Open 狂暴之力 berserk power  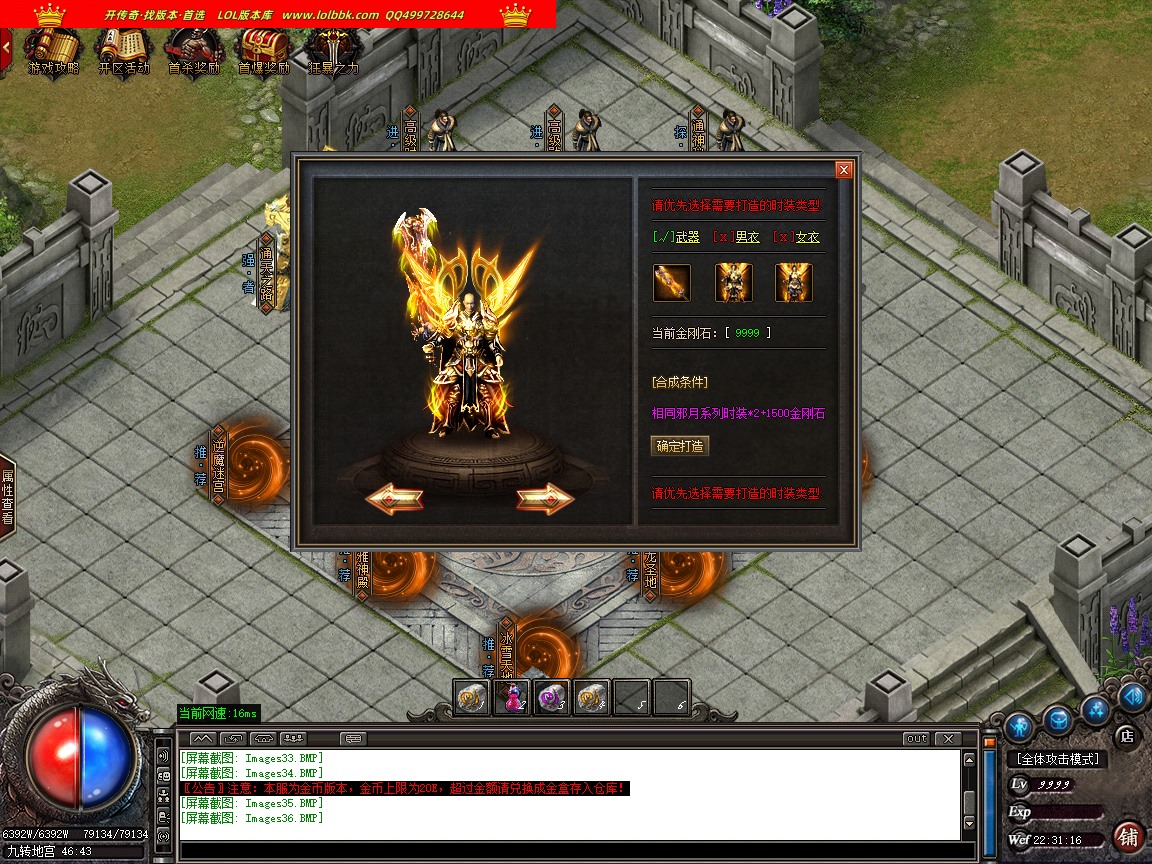point(332,50)
